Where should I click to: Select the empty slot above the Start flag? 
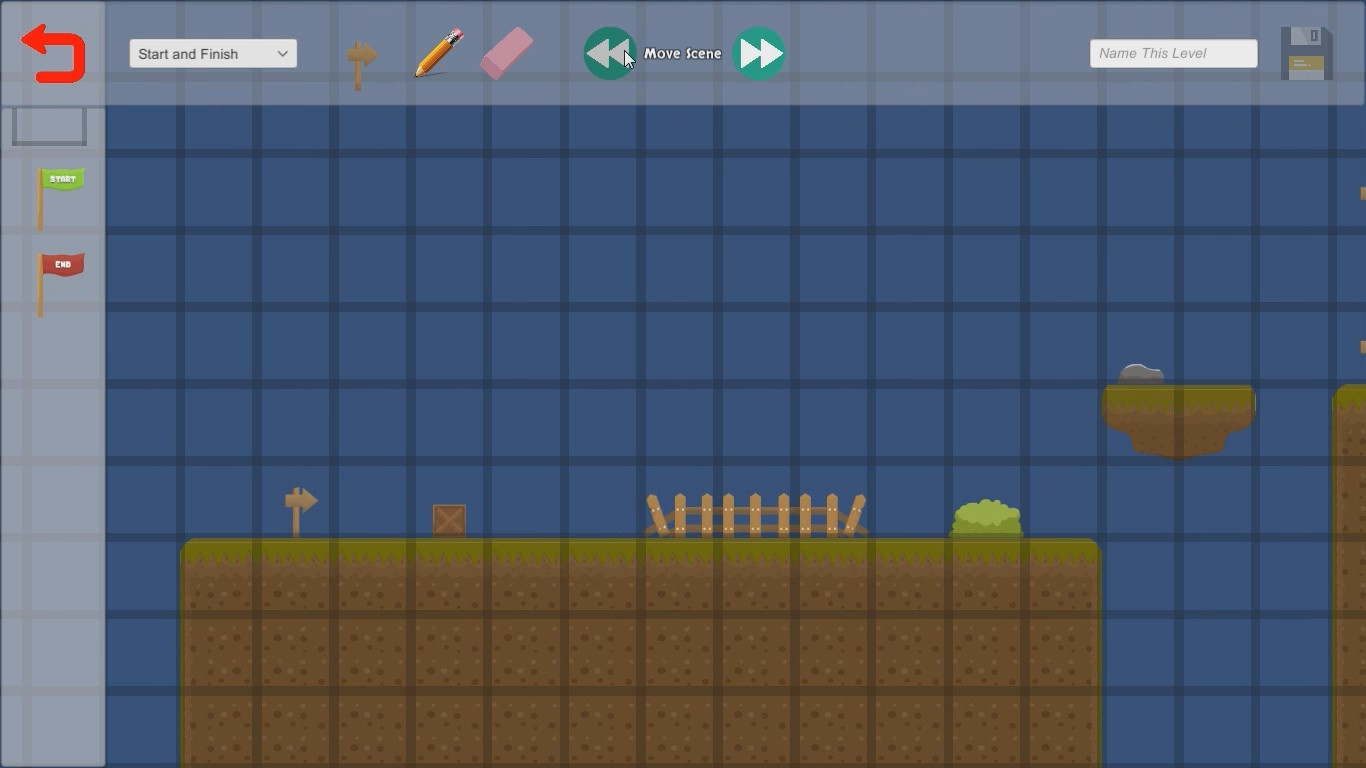click(49, 126)
